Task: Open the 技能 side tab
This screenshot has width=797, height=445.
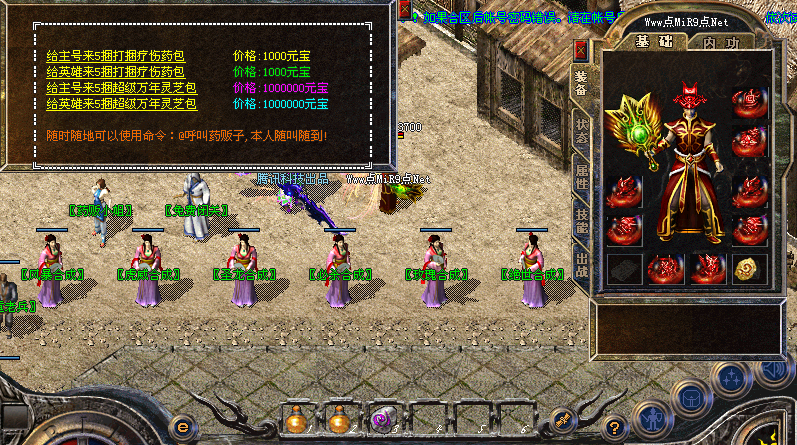Action: pyautogui.click(x=582, y=225)
